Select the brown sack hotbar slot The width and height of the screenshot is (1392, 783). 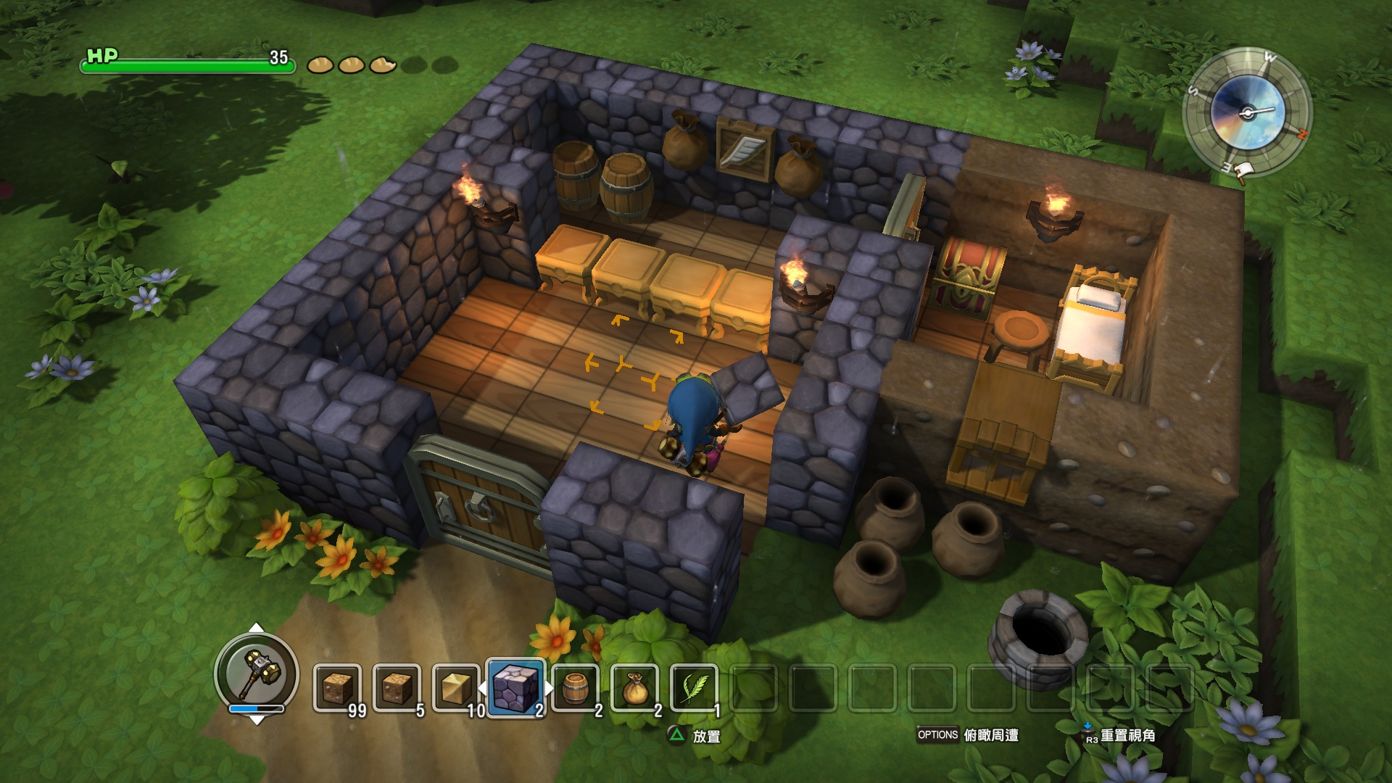pyautogui.click(x=635, y=688)
